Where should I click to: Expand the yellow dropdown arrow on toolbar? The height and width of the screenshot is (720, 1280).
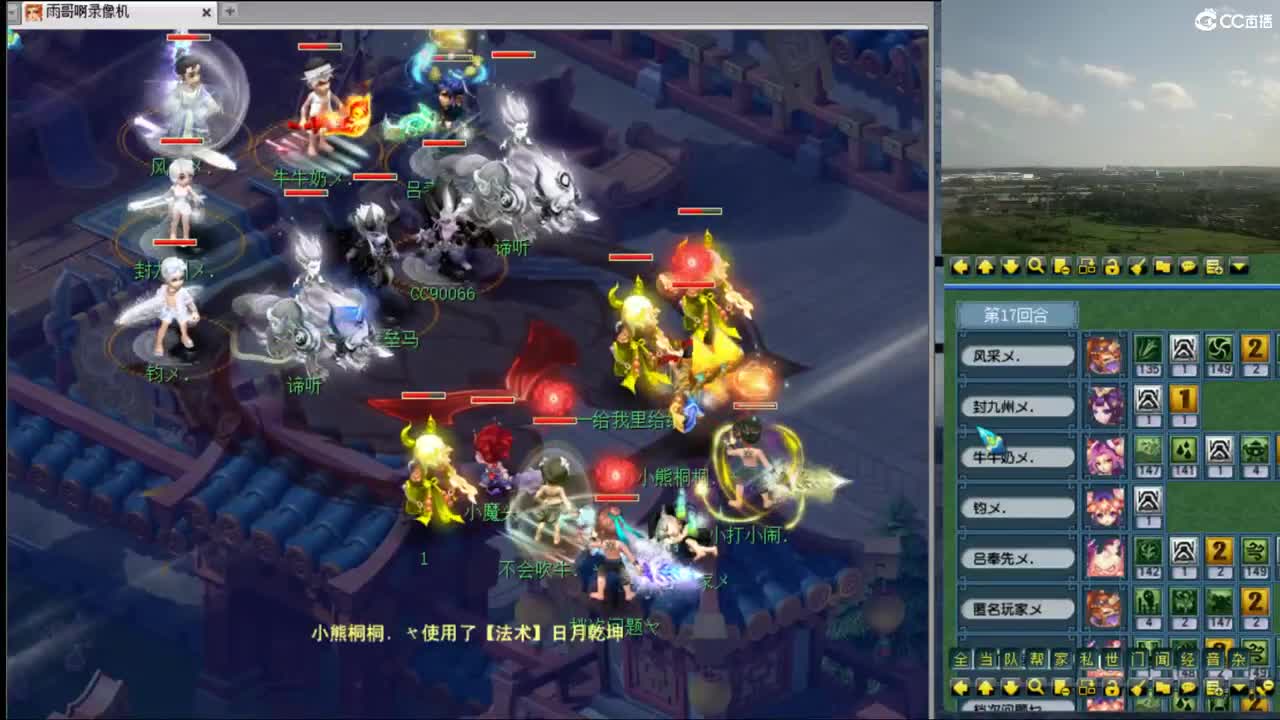(x=1239, y=267)
